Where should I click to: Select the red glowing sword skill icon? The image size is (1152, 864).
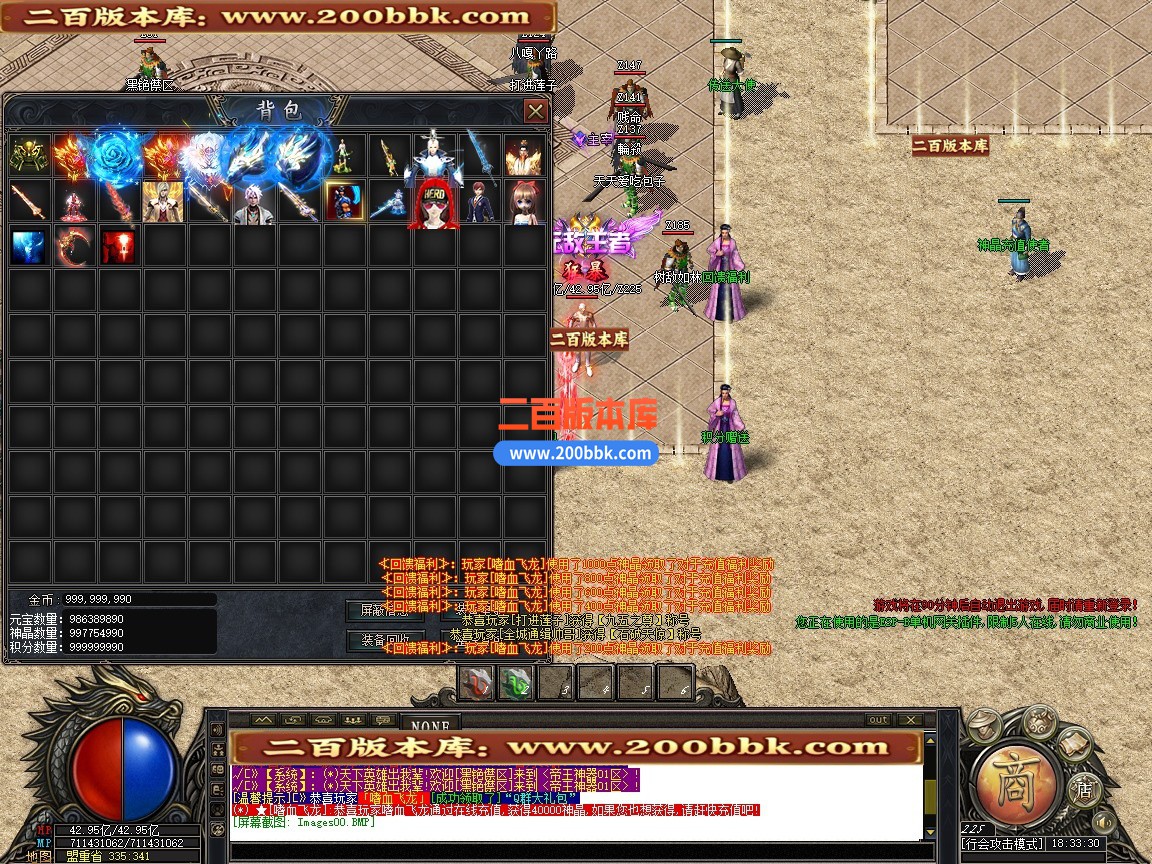[x=118, y=246]
